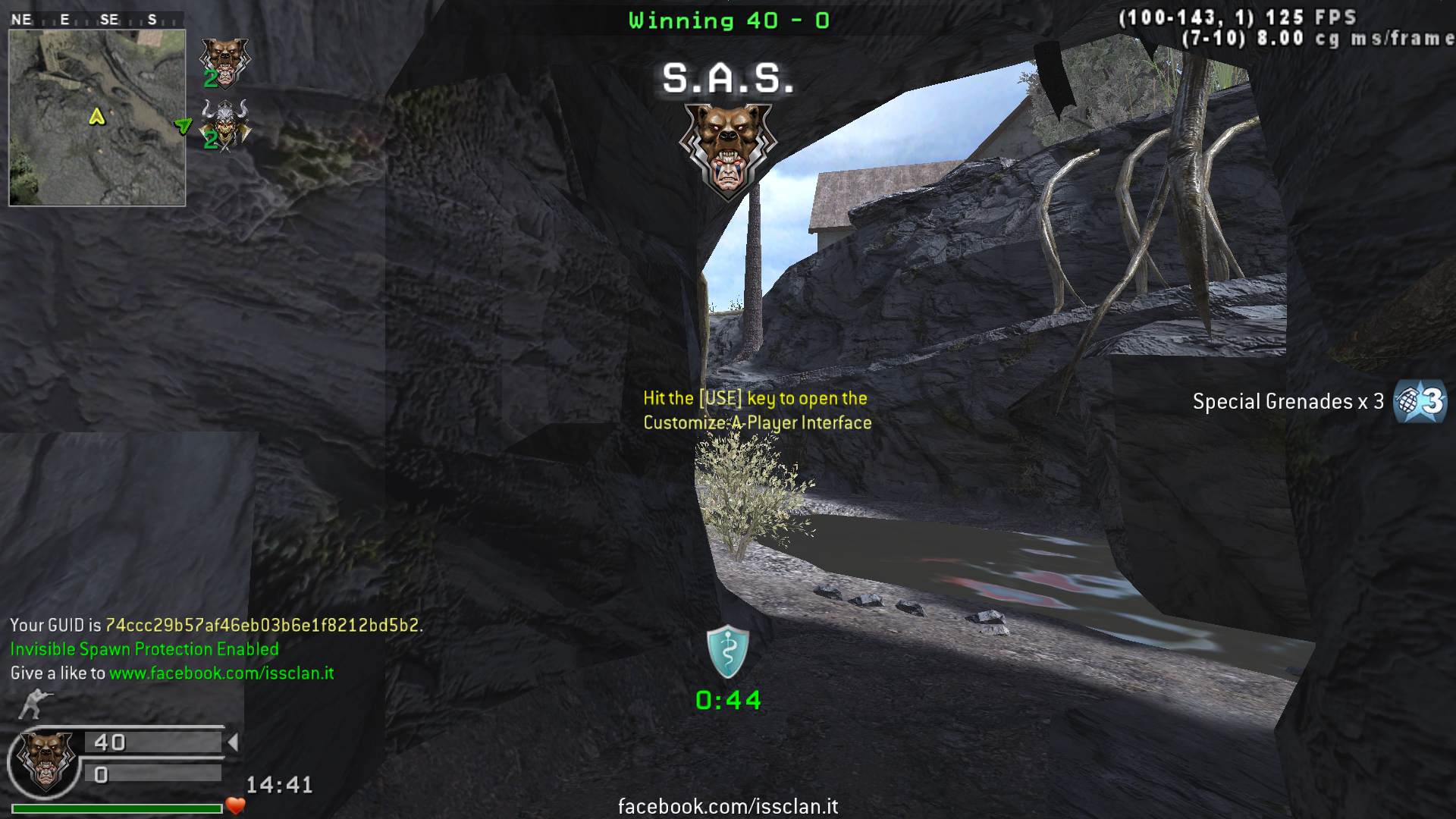Click the red heart health icon

[236, 806]
